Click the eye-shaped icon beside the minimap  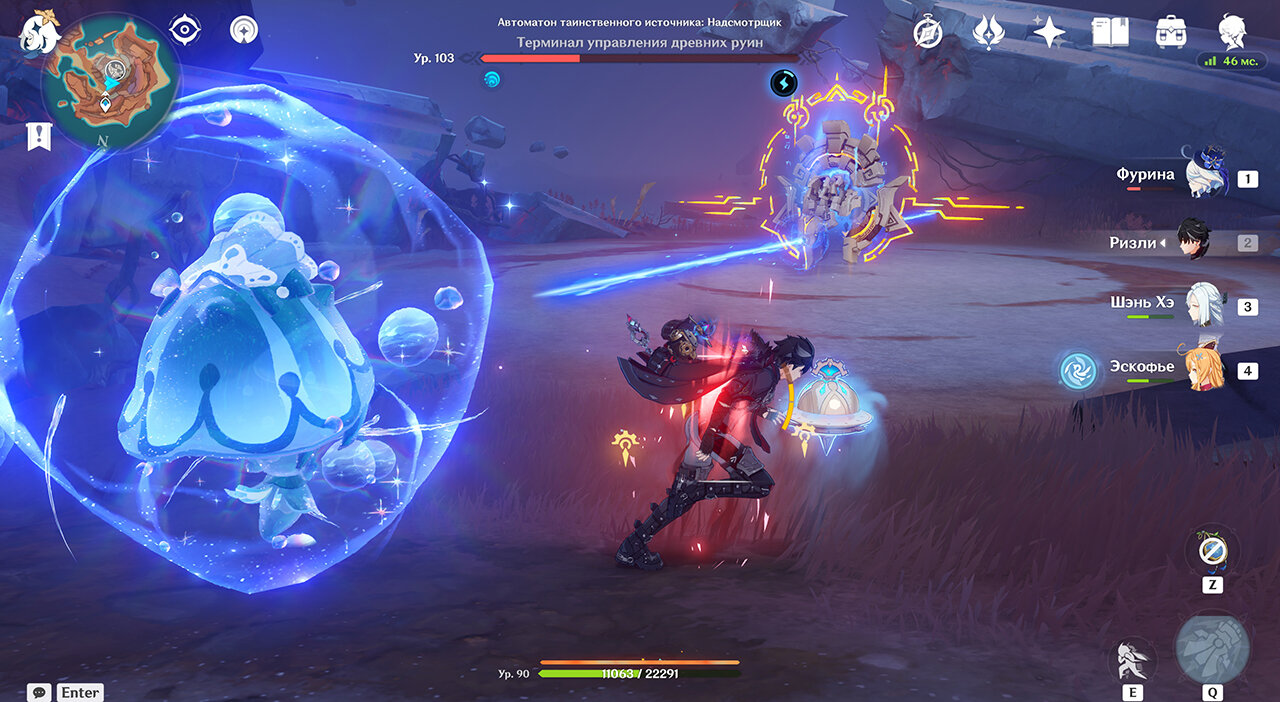point(185,30)
